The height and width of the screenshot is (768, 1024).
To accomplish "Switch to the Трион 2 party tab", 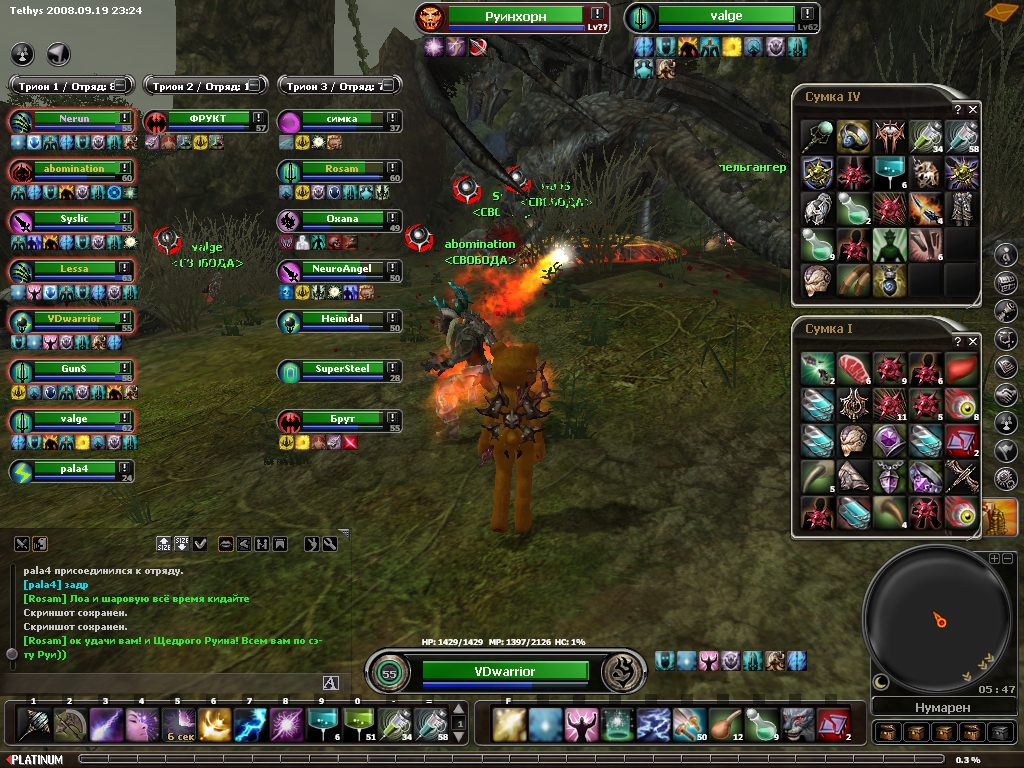I will click(x=203, y=86).
